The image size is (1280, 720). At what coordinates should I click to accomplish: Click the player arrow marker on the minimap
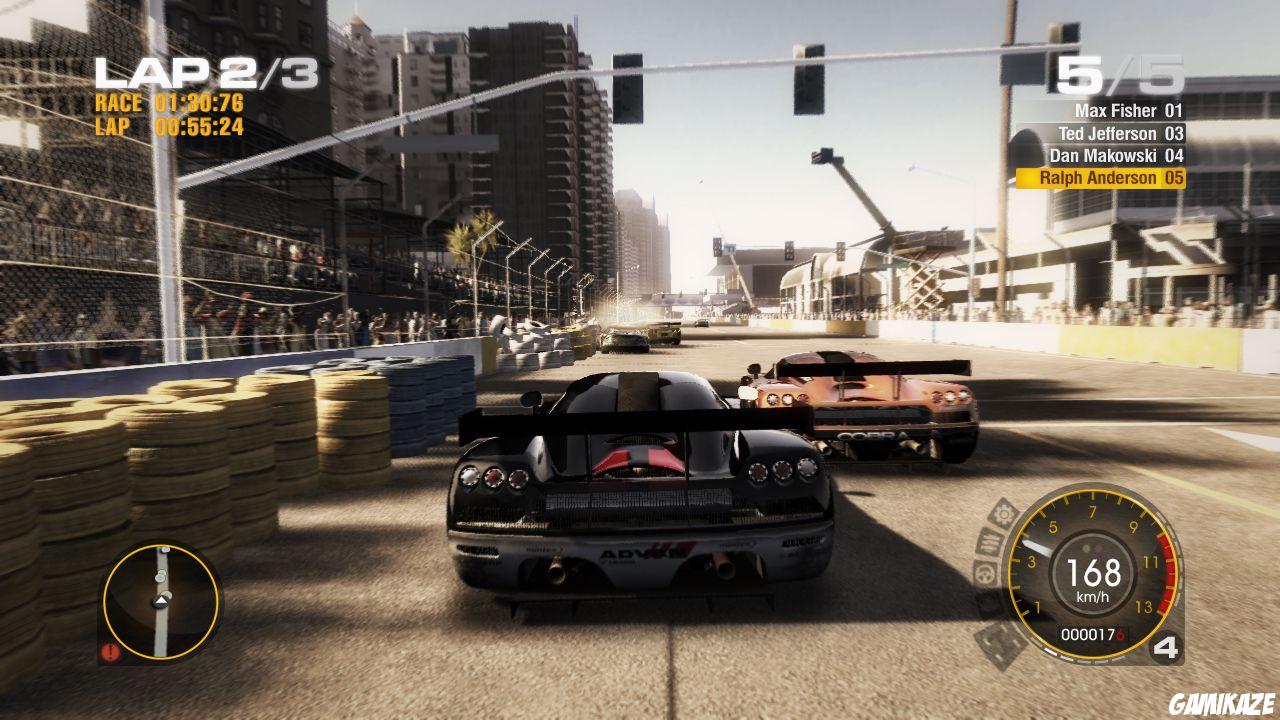[x=162, y=601]
